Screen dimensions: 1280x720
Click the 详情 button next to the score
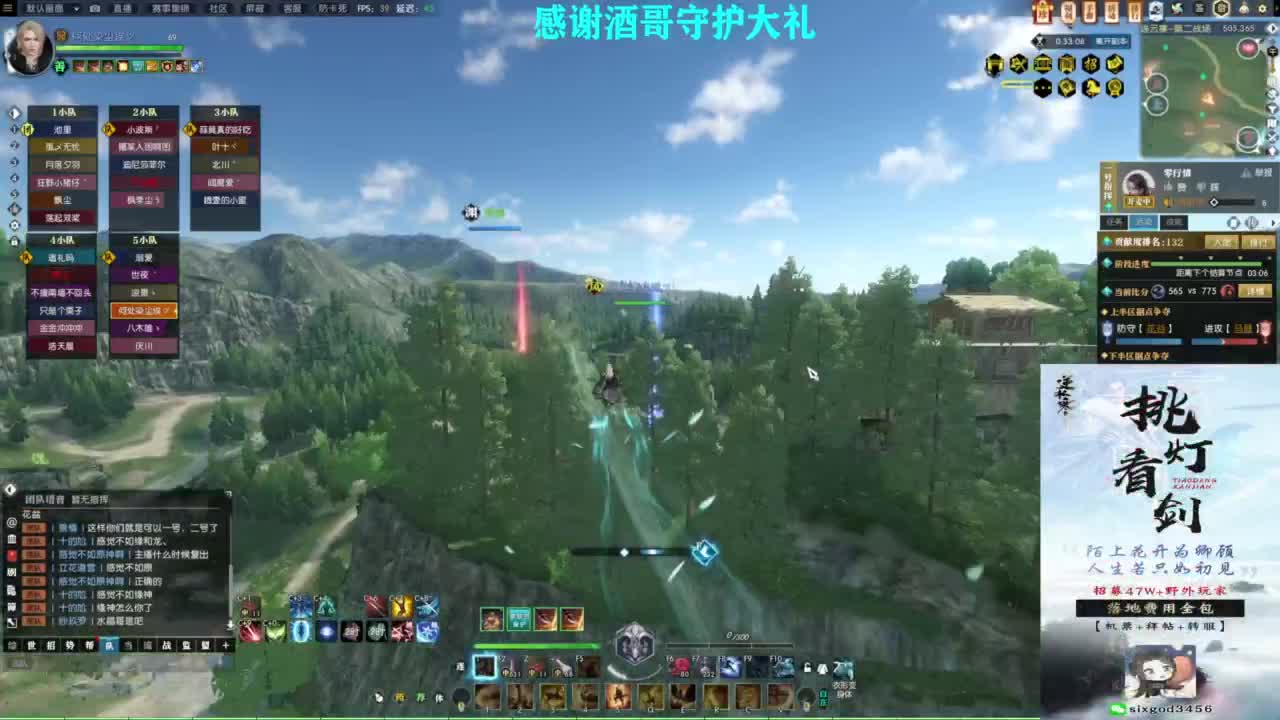pos(1255,290)
